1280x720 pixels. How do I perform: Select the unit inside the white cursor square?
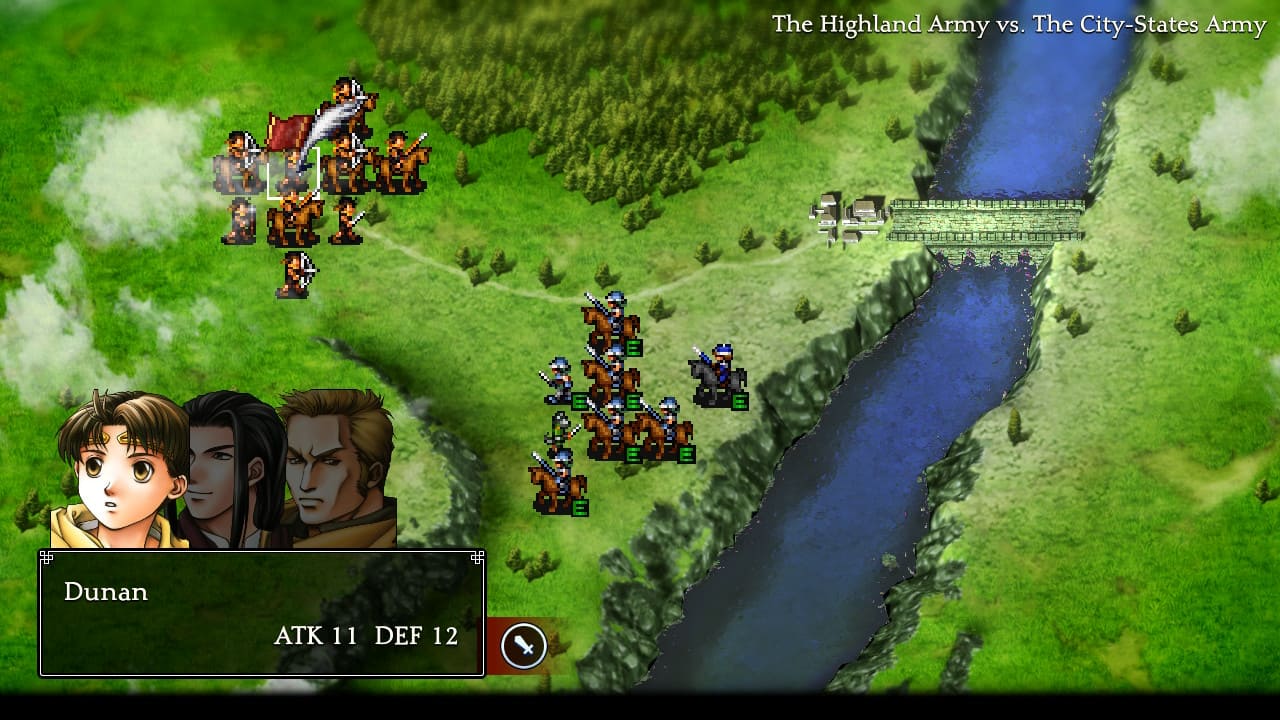click(x=292, y=173)
